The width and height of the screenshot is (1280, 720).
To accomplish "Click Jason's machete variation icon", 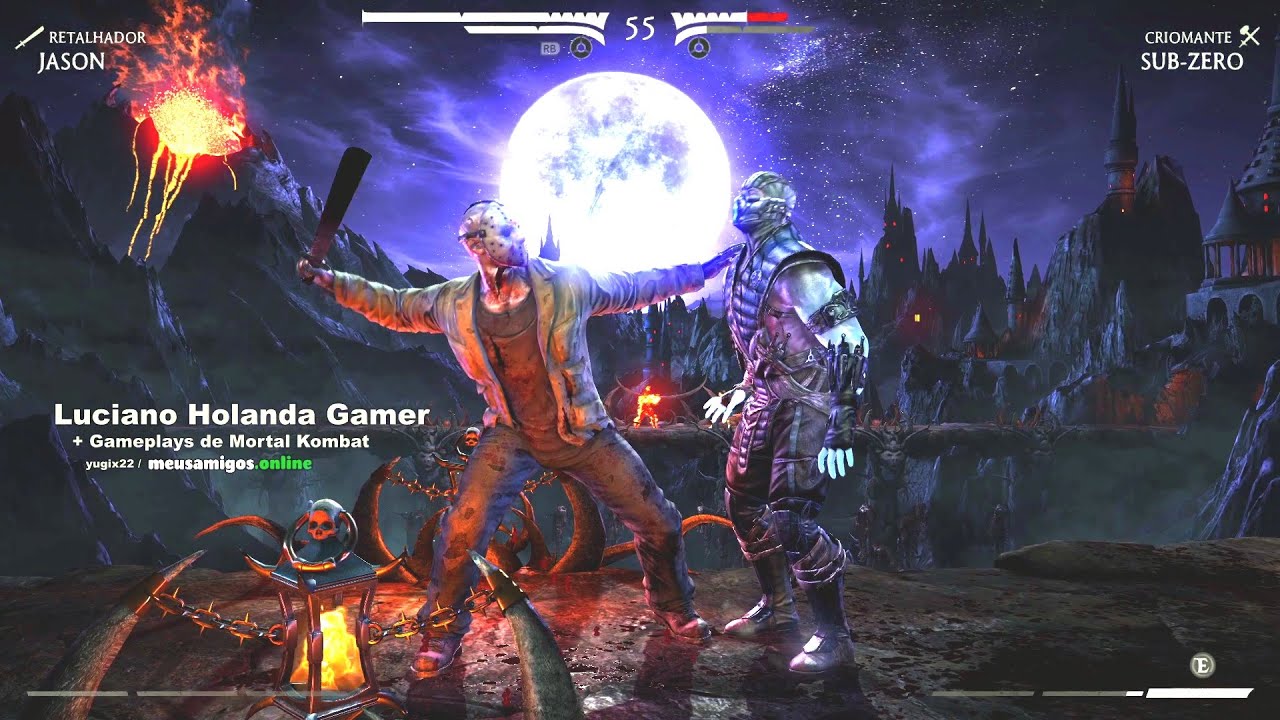I will (27, 38).
